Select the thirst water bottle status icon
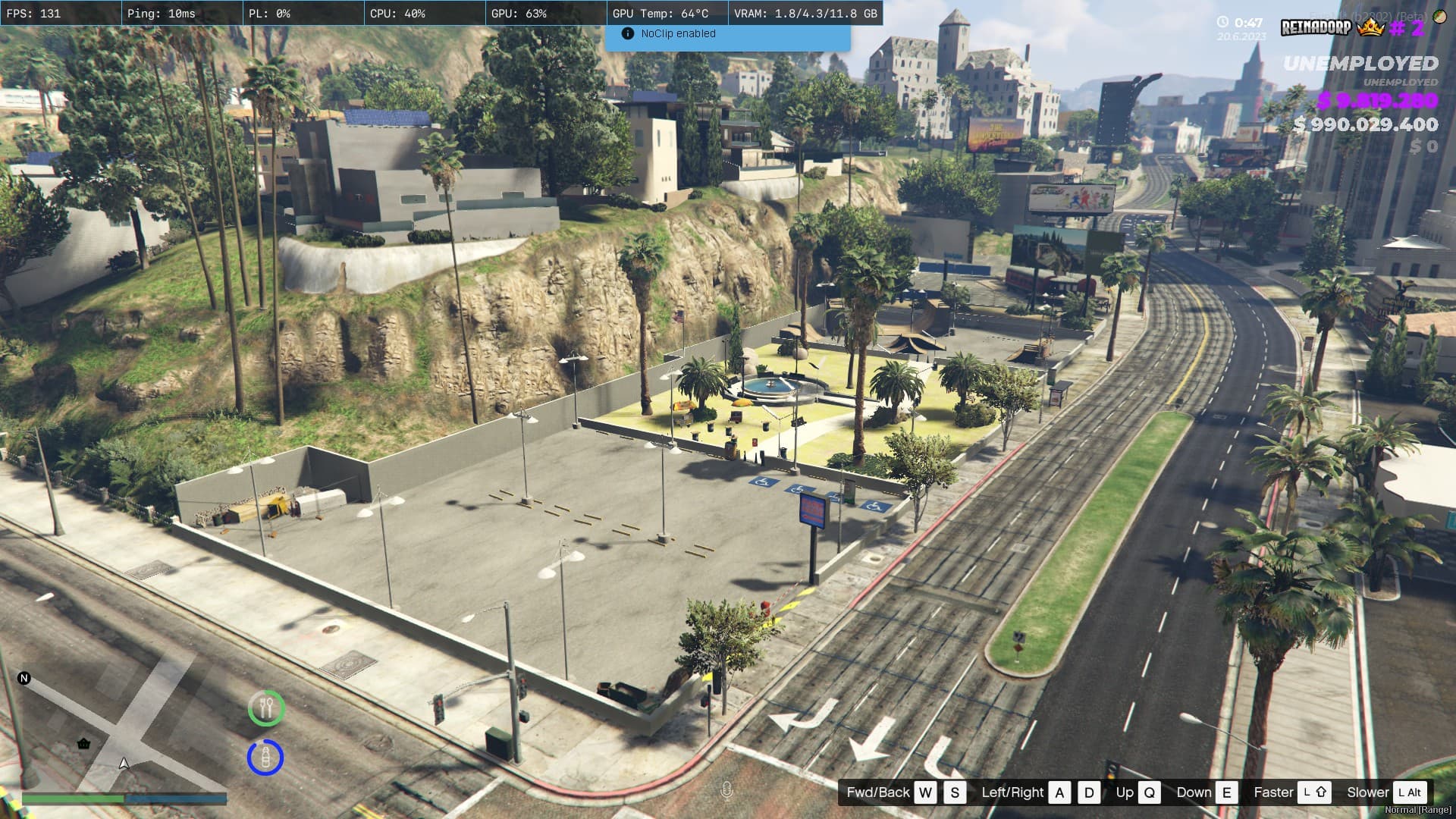This screenshot has height=819, width=1456. 265,757
